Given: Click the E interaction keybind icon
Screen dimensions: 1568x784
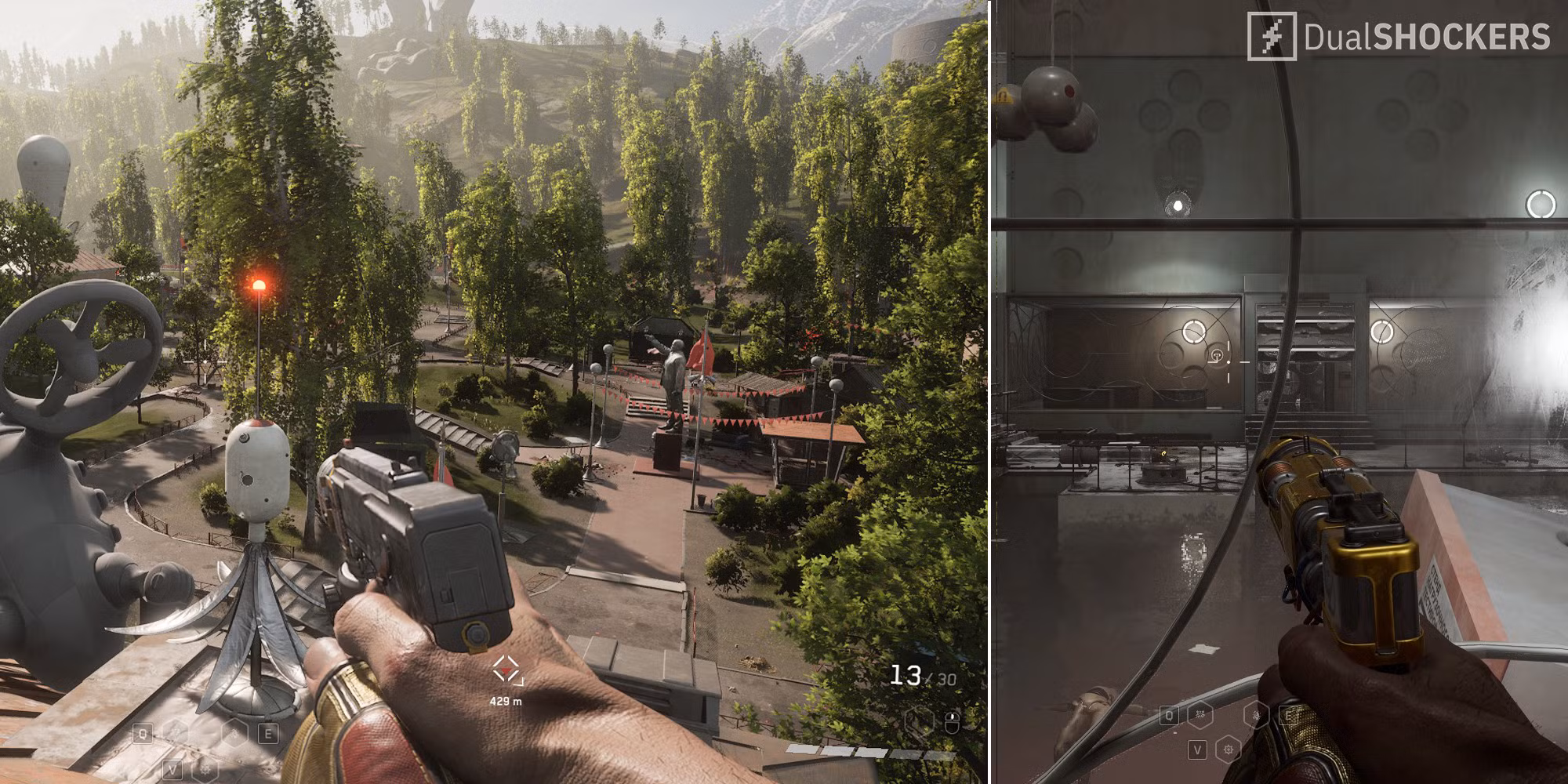Looking at the screenshot, I should (x=268, y=732).
